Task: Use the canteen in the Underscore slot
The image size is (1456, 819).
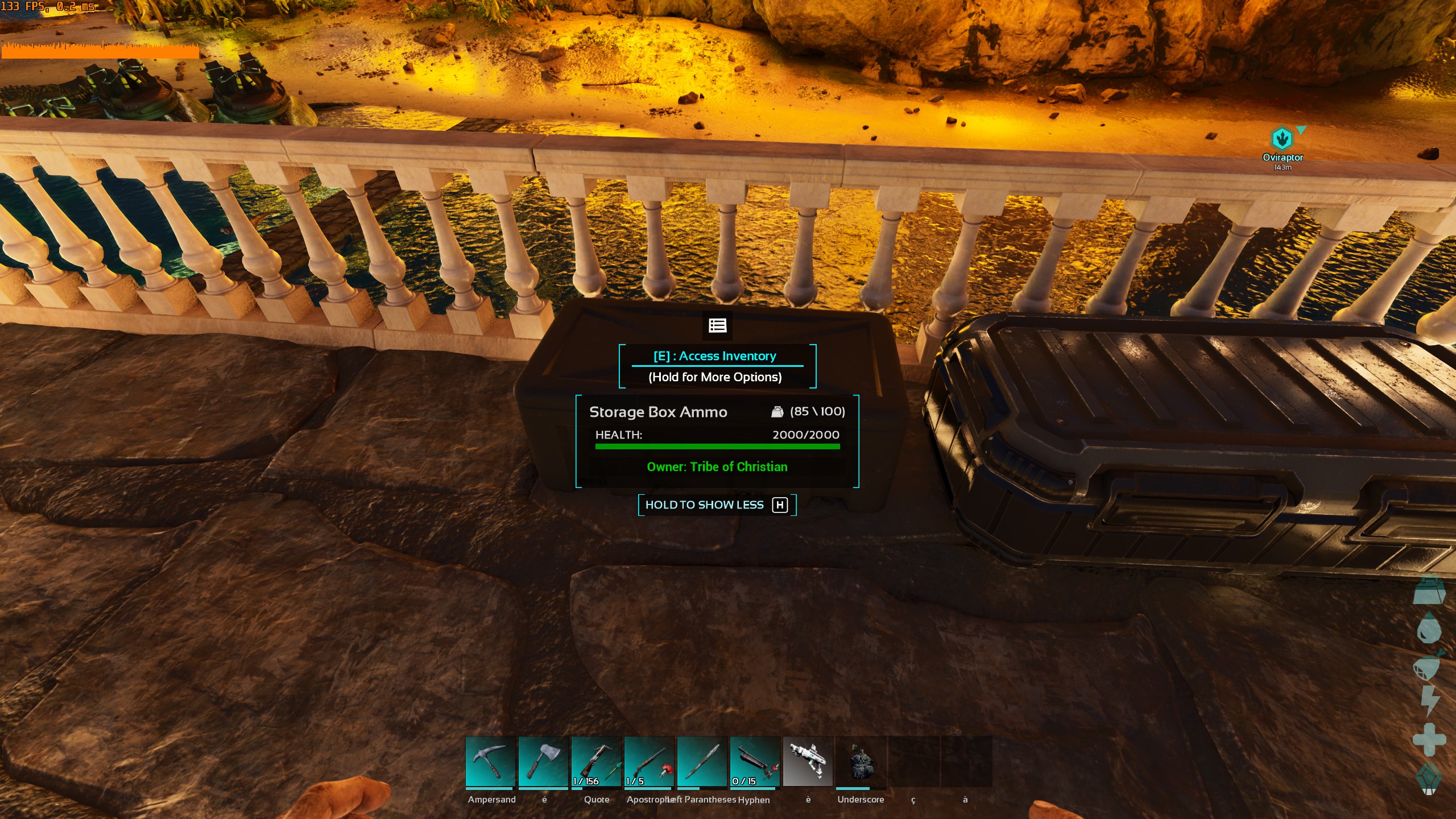Action: pos(861,762)
